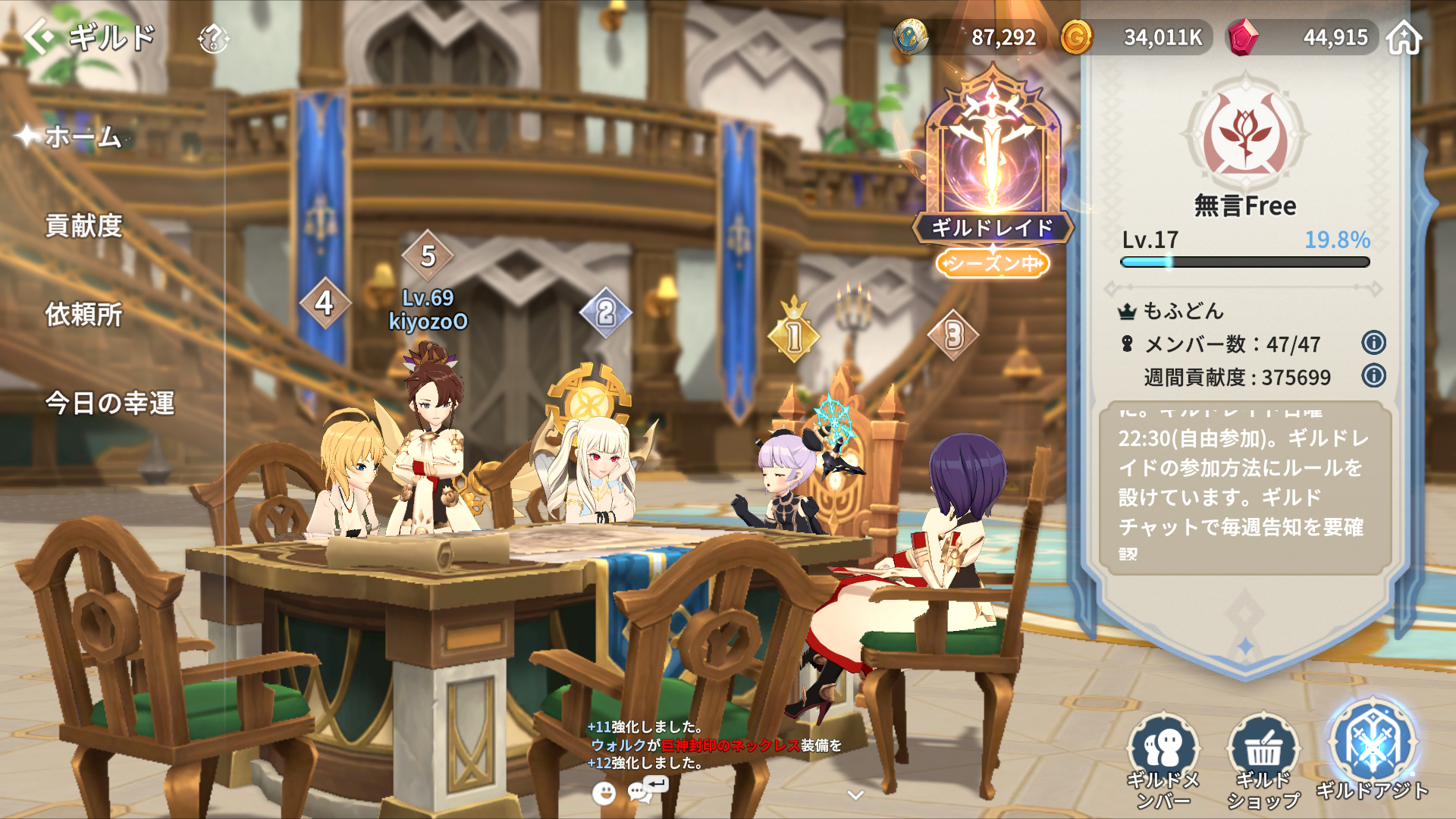Show info for 週間貢献度 weekly contribution
Screen dimensions: 1456x819
coord(1373,376)
